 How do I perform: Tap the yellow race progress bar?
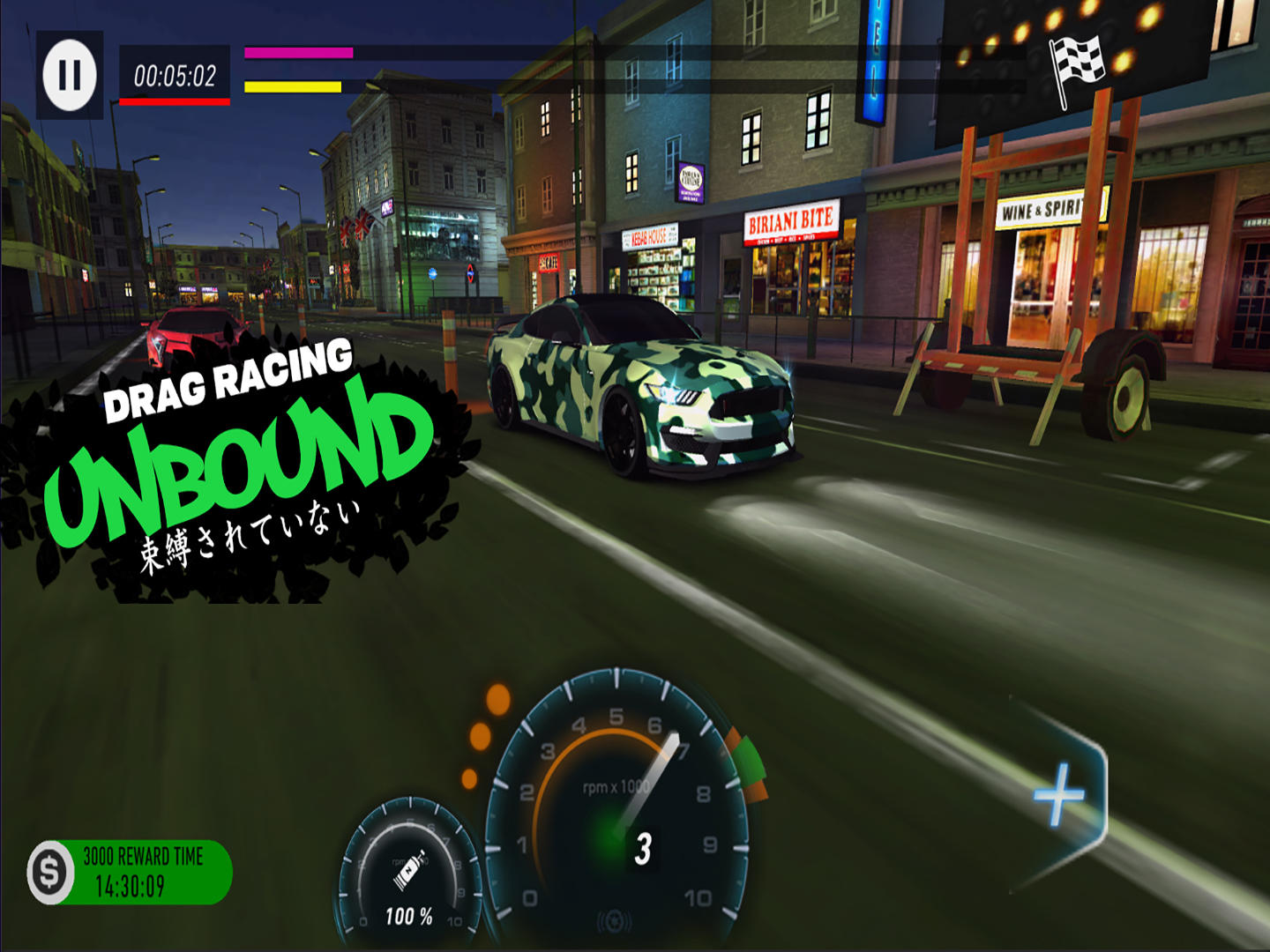click(x=291, y=87)
